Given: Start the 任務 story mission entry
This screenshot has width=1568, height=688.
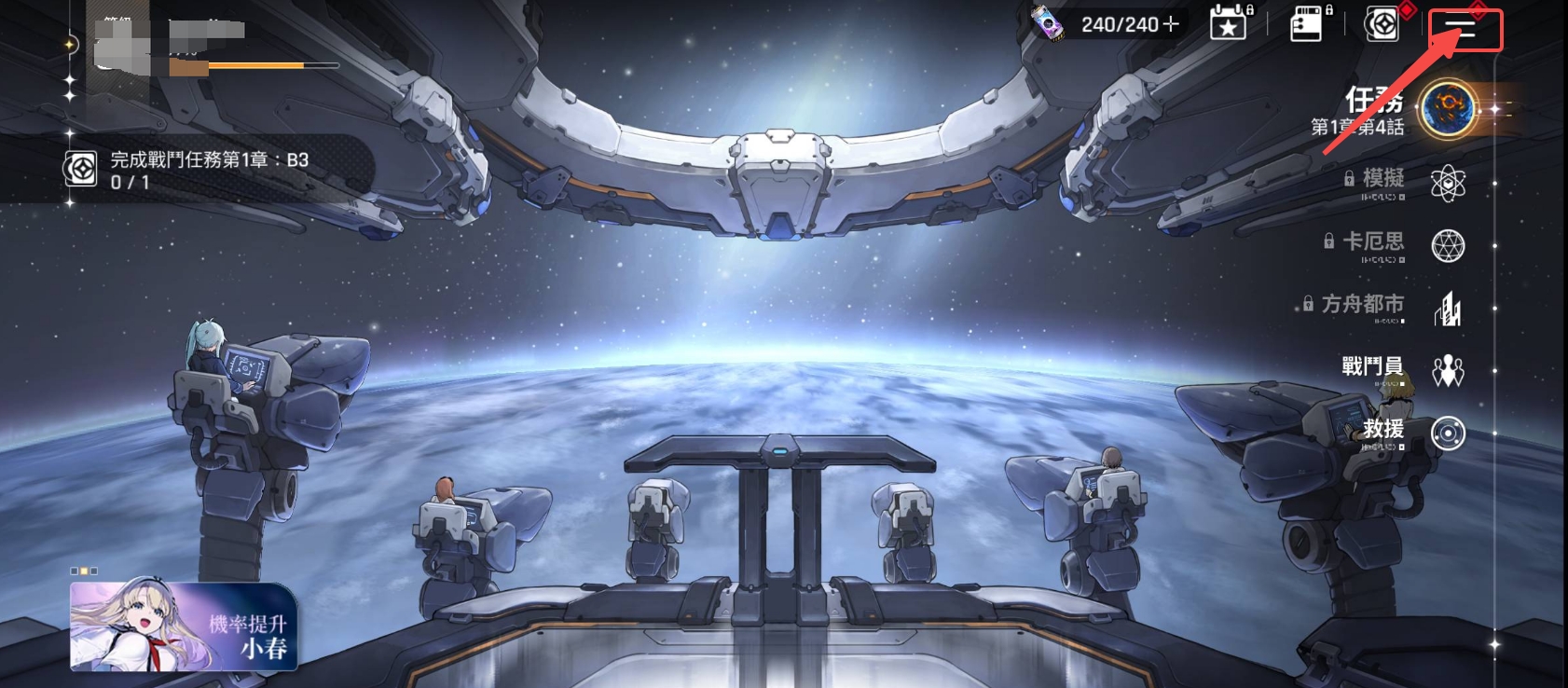Looking at the screenshot, I should point(1447,109).
